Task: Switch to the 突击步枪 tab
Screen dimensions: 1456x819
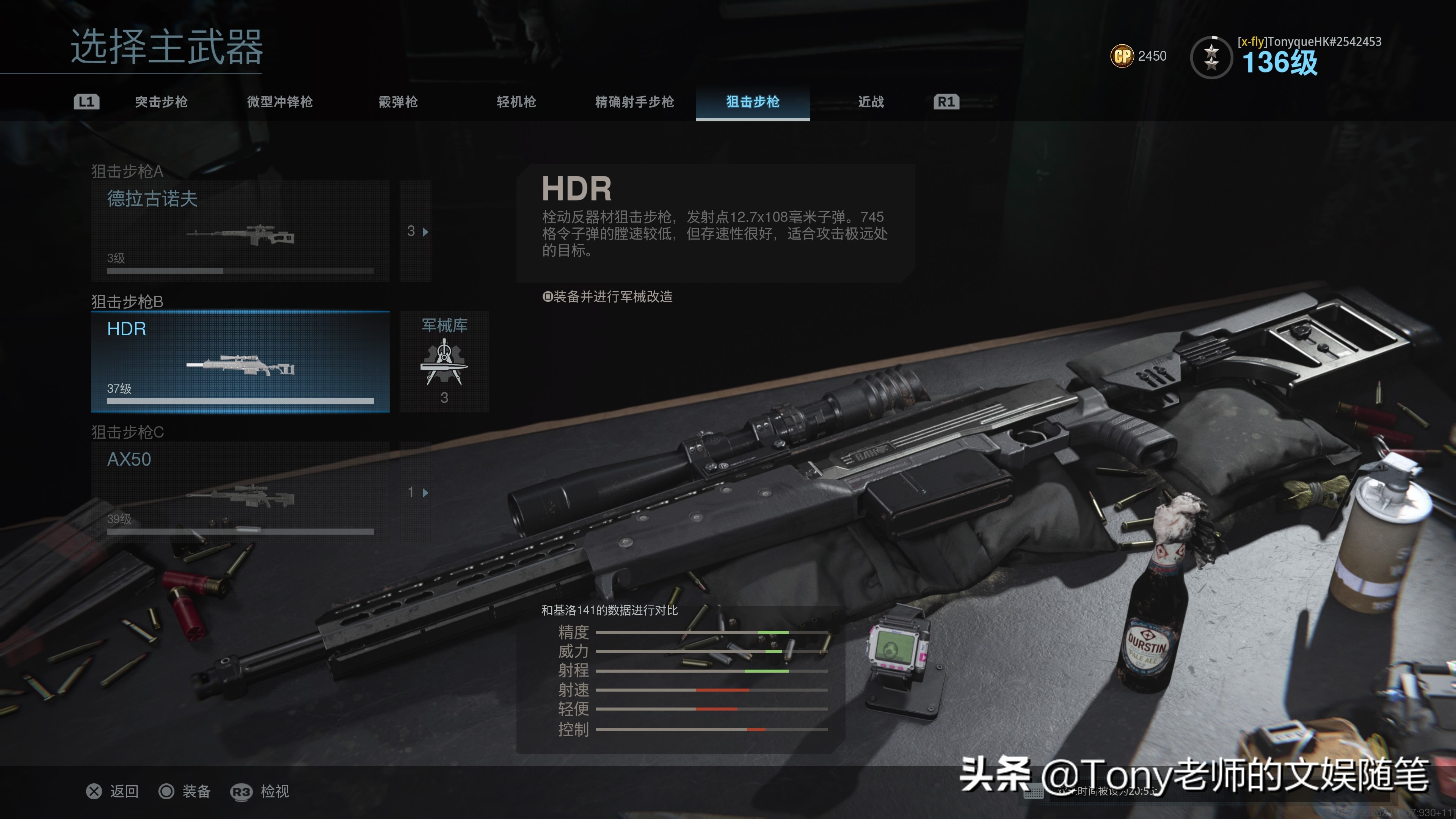Action: [161, 102]
